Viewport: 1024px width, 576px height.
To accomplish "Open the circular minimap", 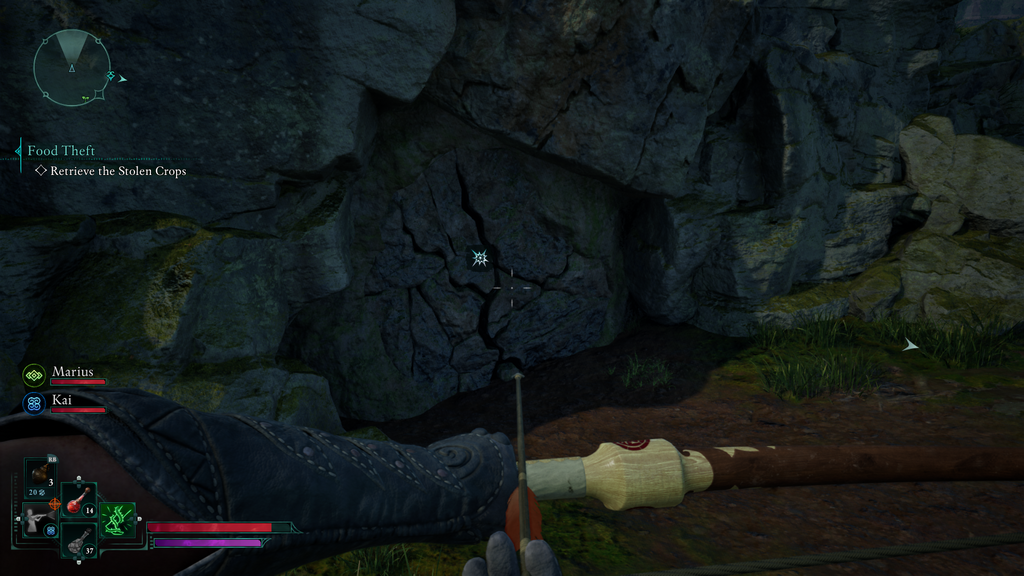I will [x=71, y=67].
